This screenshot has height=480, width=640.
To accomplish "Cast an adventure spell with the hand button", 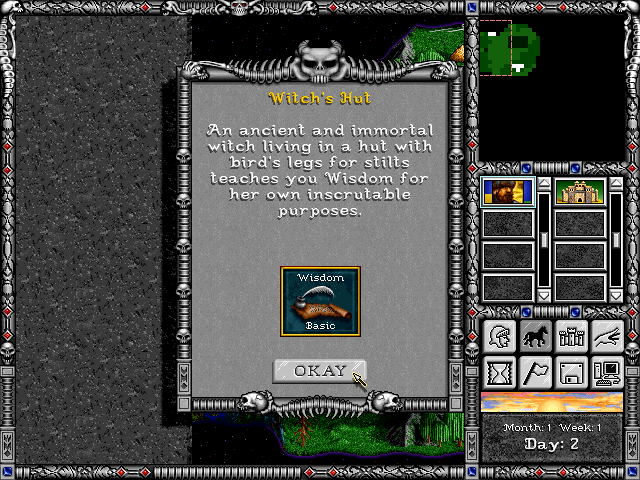I will pyautogui.click(x=606, y=337).
